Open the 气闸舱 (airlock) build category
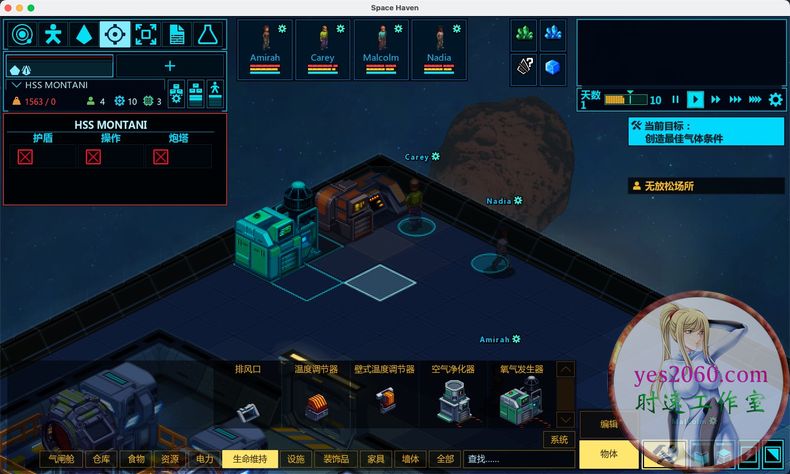 click(x=63, y=459)
